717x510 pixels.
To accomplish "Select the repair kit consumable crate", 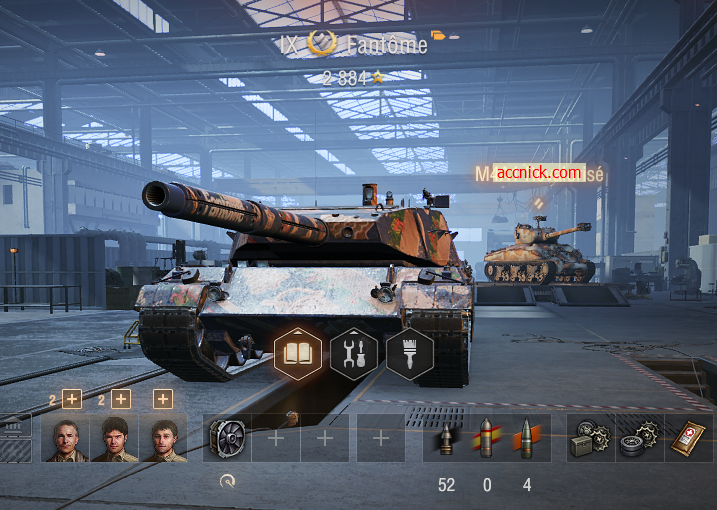I will pyautogui.click(x=591, y=438).
